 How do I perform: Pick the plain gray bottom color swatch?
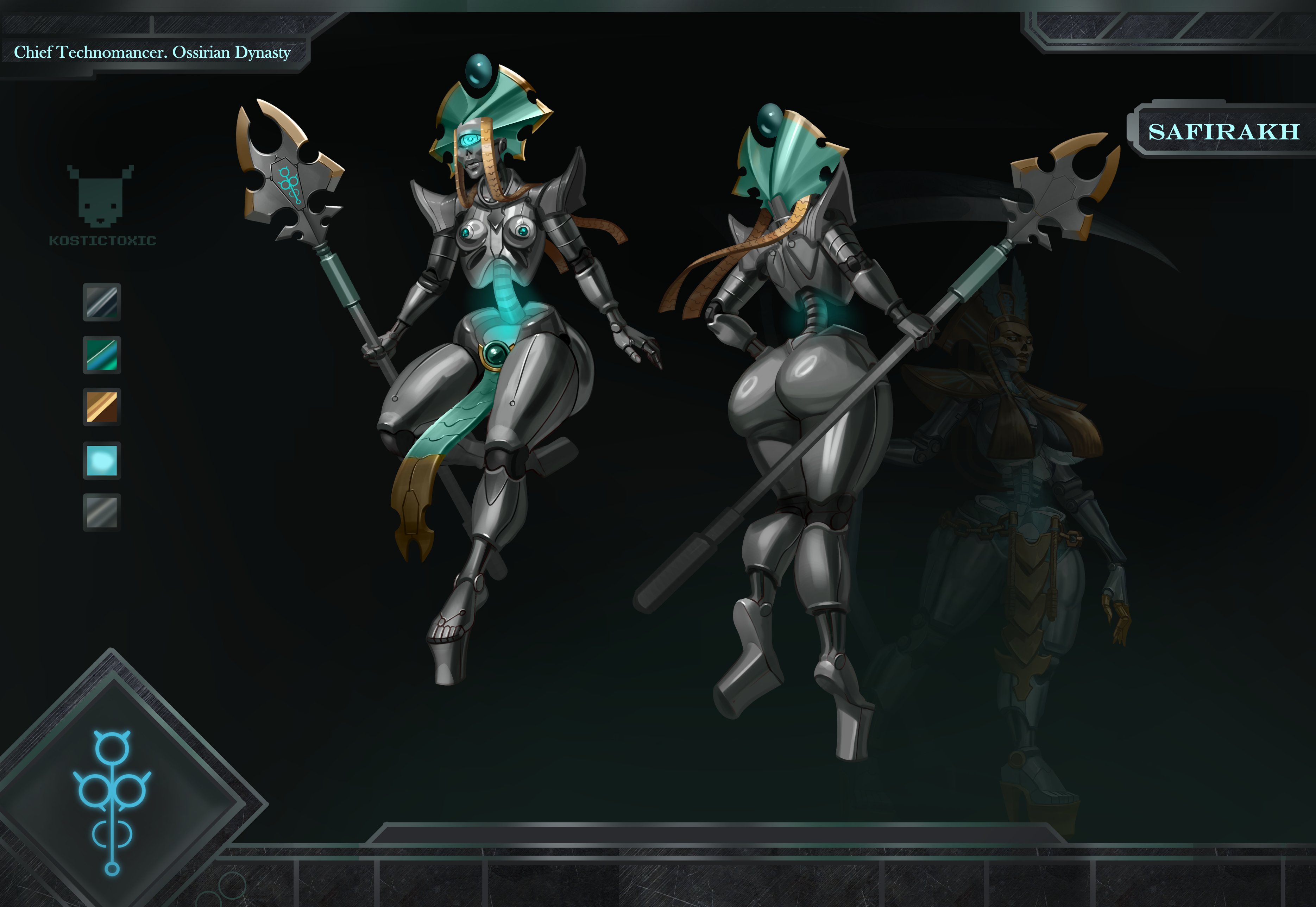(102, 512)
